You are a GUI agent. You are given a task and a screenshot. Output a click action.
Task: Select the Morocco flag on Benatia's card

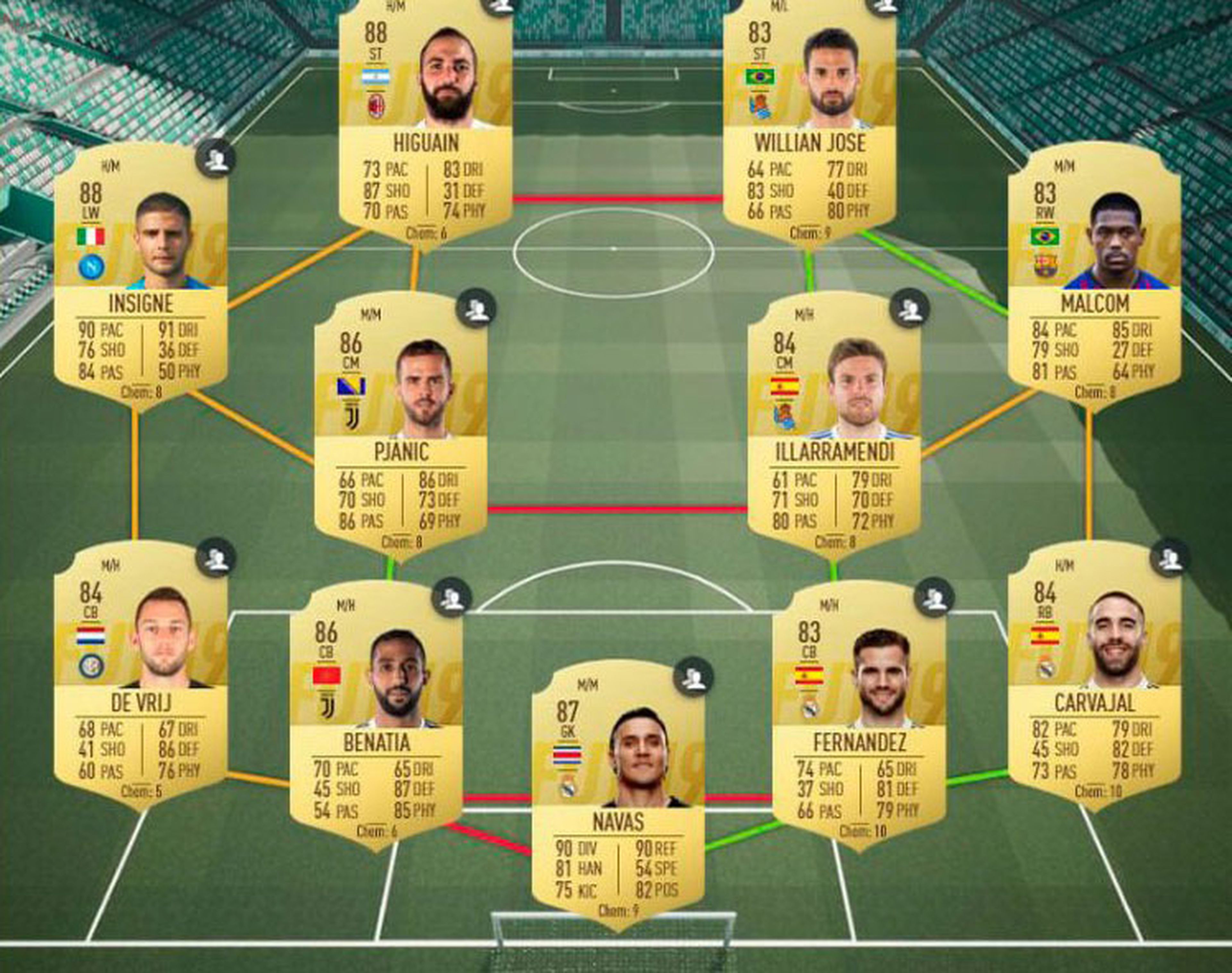[x=327, y=675]
